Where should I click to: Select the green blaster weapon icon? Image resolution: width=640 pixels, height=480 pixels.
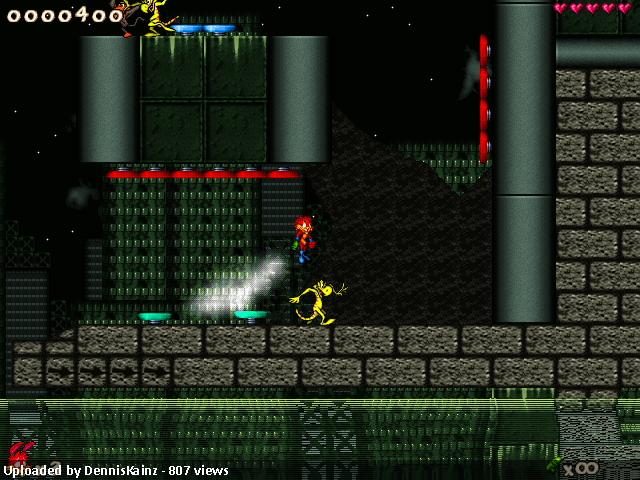[x=553, y=464]
